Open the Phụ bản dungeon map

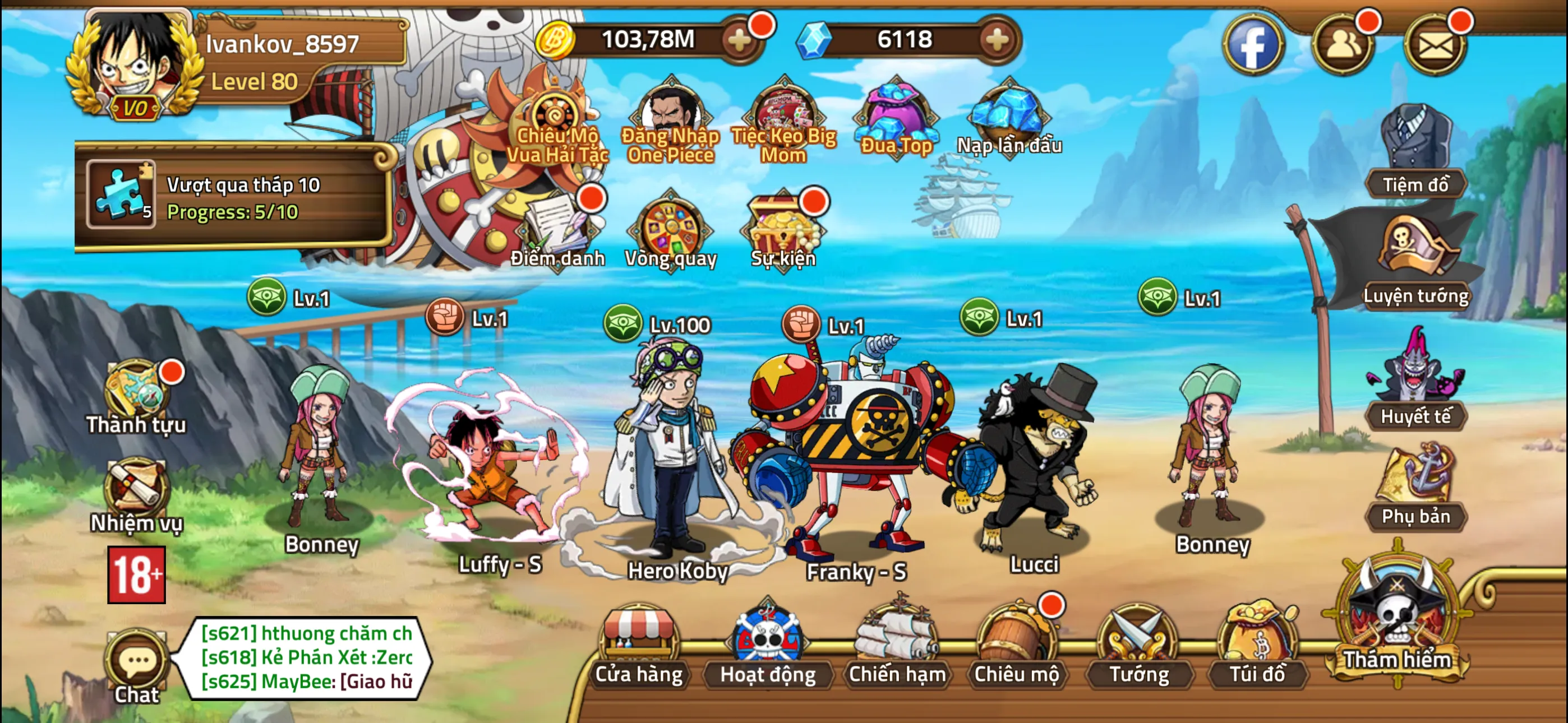coord(1415,487)
